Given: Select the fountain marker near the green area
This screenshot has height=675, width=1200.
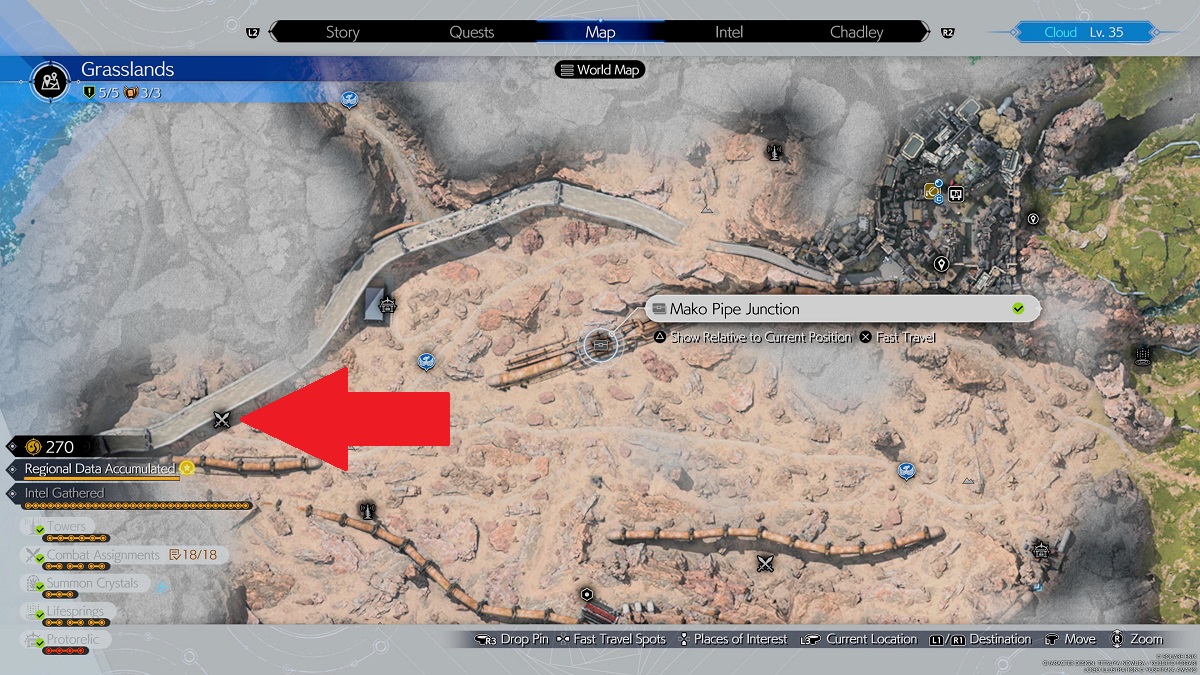Looking at the screenshot, I should pos(1143,353).
